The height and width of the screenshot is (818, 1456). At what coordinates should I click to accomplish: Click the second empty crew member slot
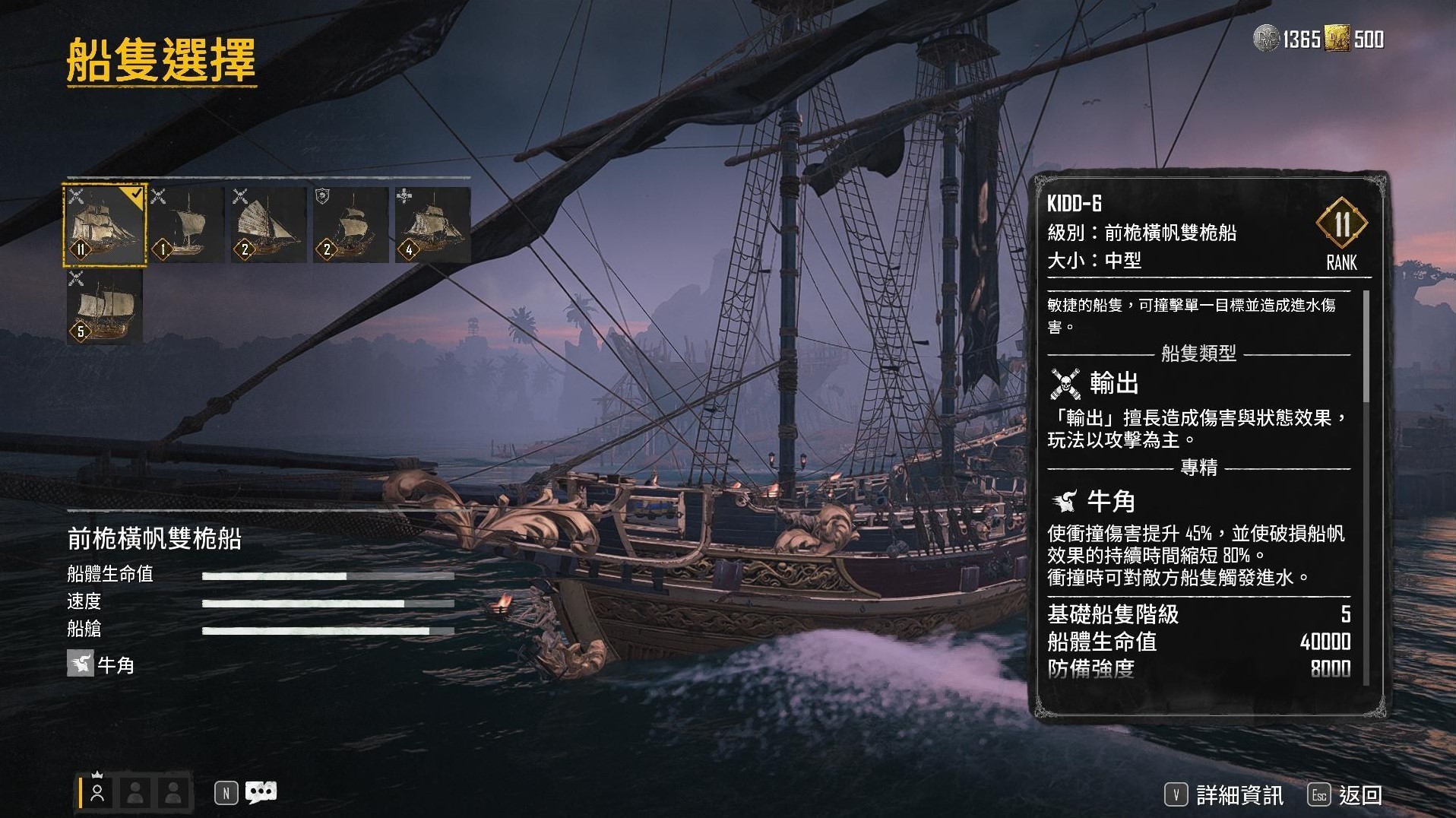coord(135,794)
